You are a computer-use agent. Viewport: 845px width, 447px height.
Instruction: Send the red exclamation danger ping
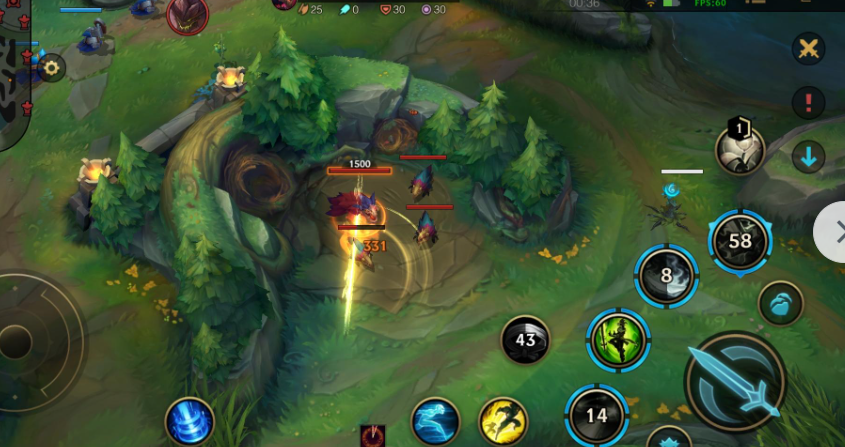(808, 101)
